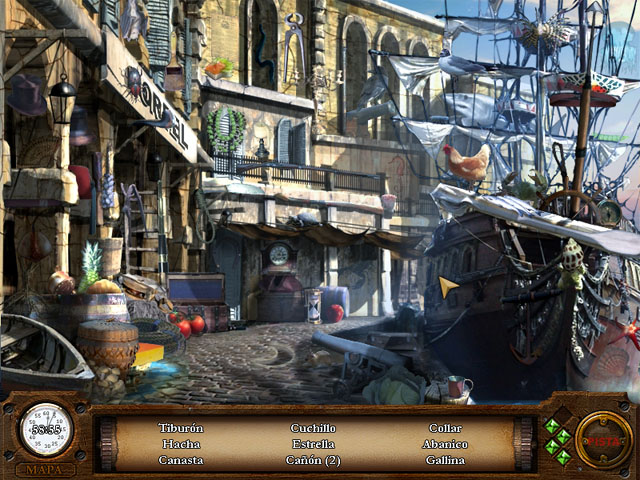The width and height of the screenshot is (640, 480).
Task: Choose Hacha from the object list
Action: pos(181,444)
